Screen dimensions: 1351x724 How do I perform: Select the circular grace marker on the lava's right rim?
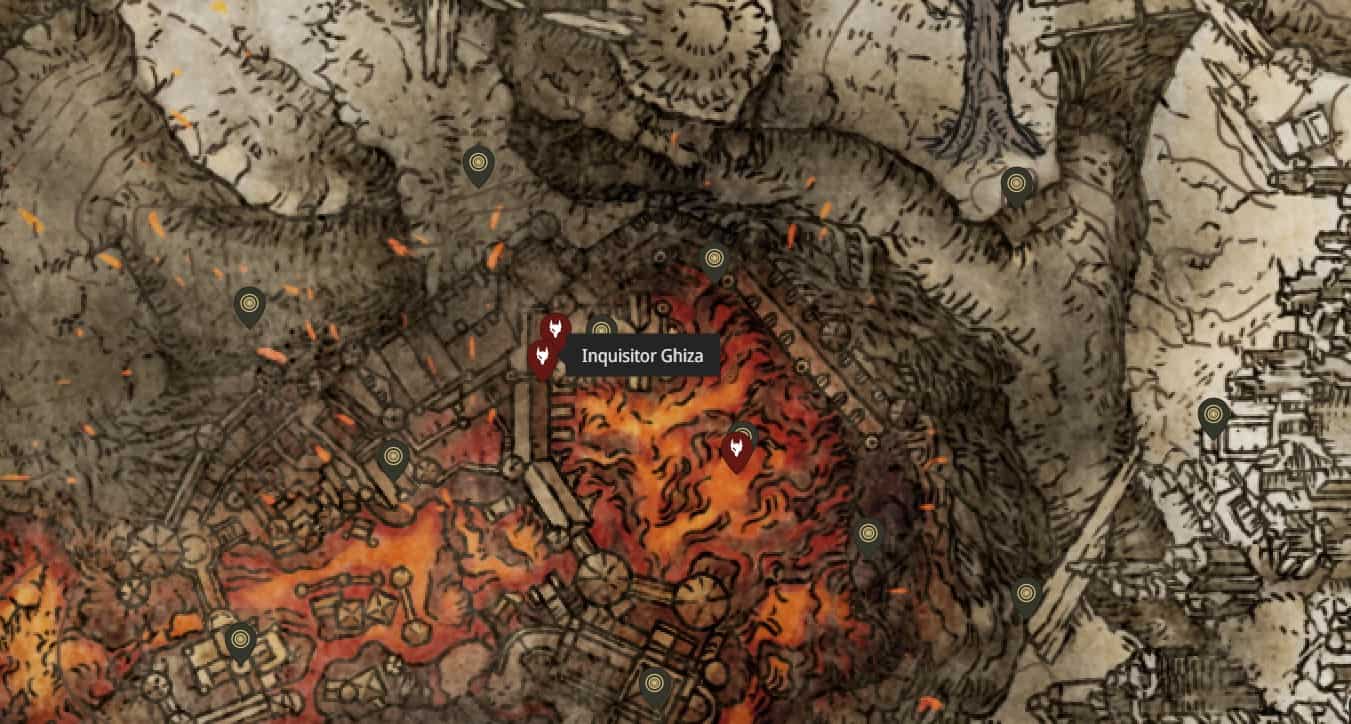pos(867,530)
